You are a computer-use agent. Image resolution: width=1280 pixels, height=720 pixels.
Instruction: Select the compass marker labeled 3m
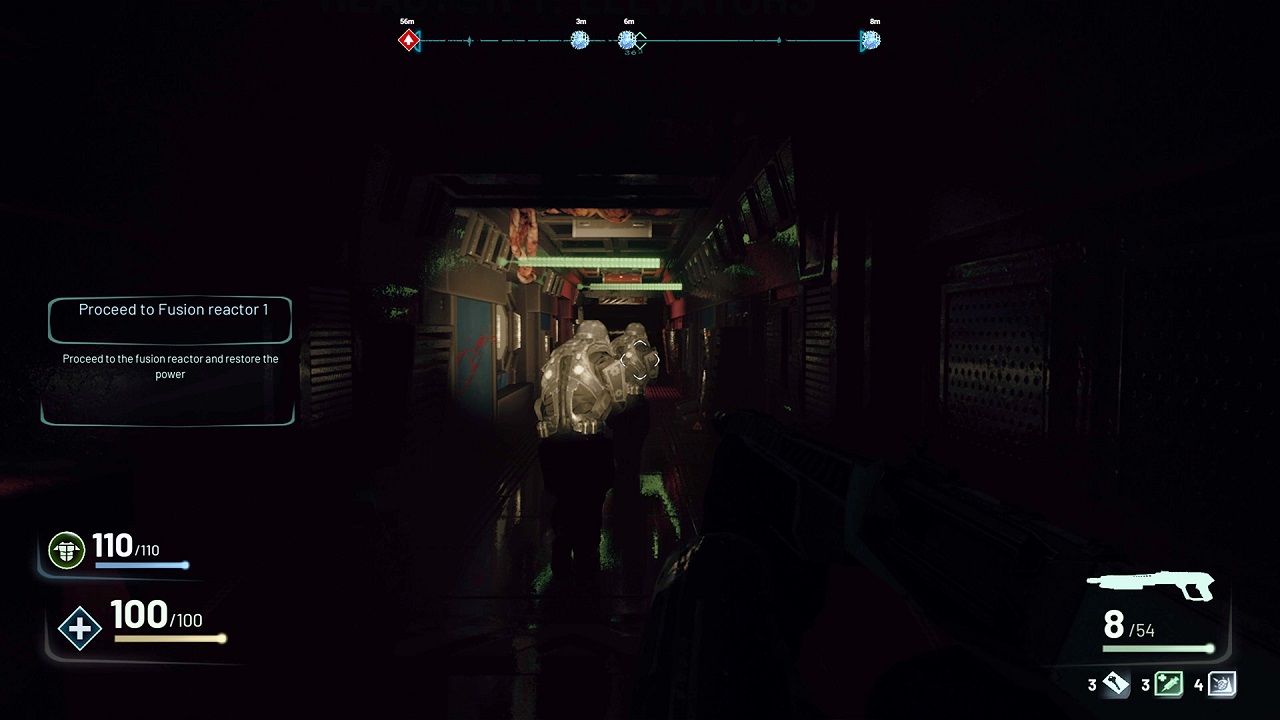[580, 41]
